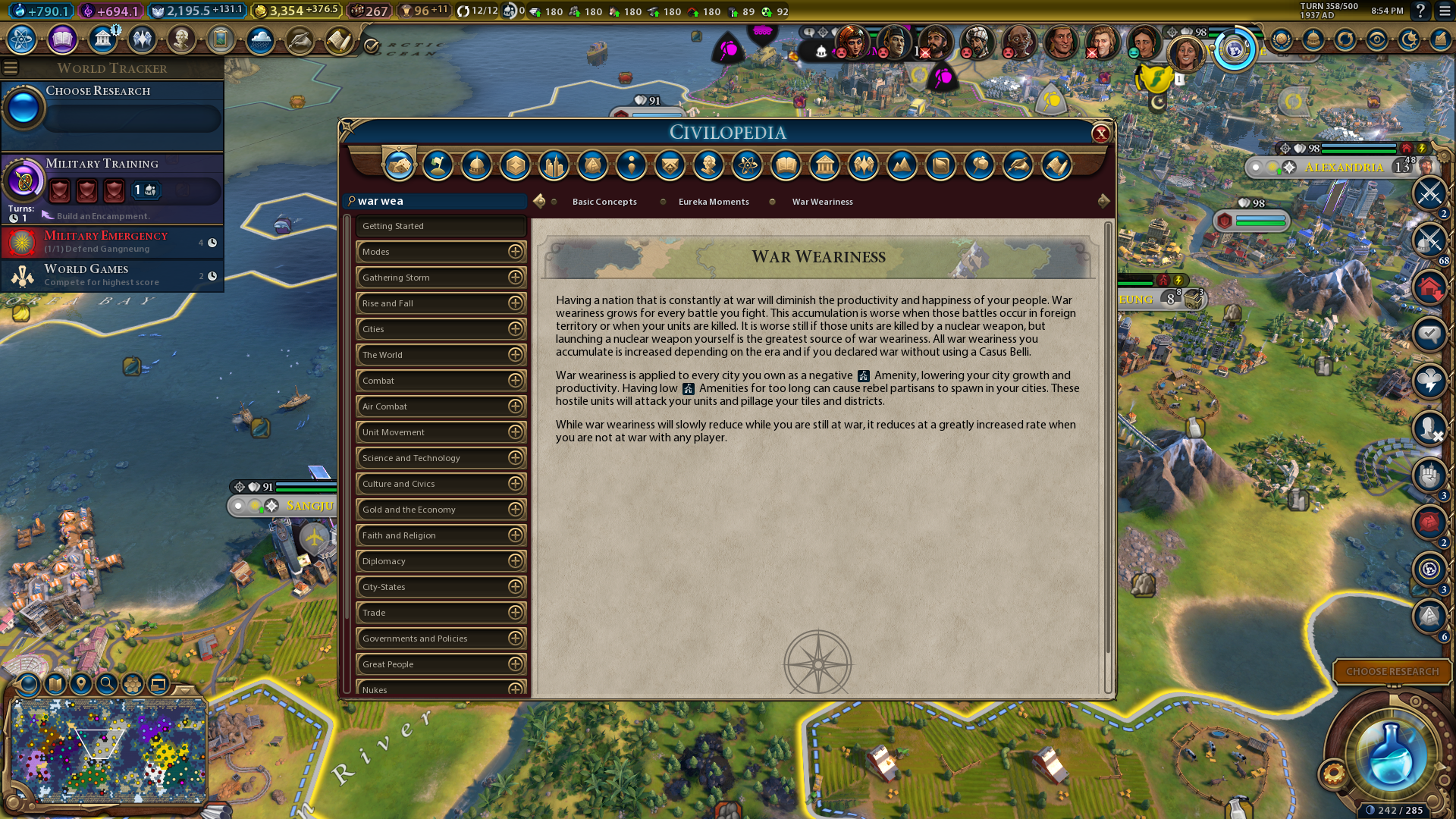The height and width of the screenshot is (819, 1456).
Task: Open Eureka Moments history entry
Action: [714, 202]
